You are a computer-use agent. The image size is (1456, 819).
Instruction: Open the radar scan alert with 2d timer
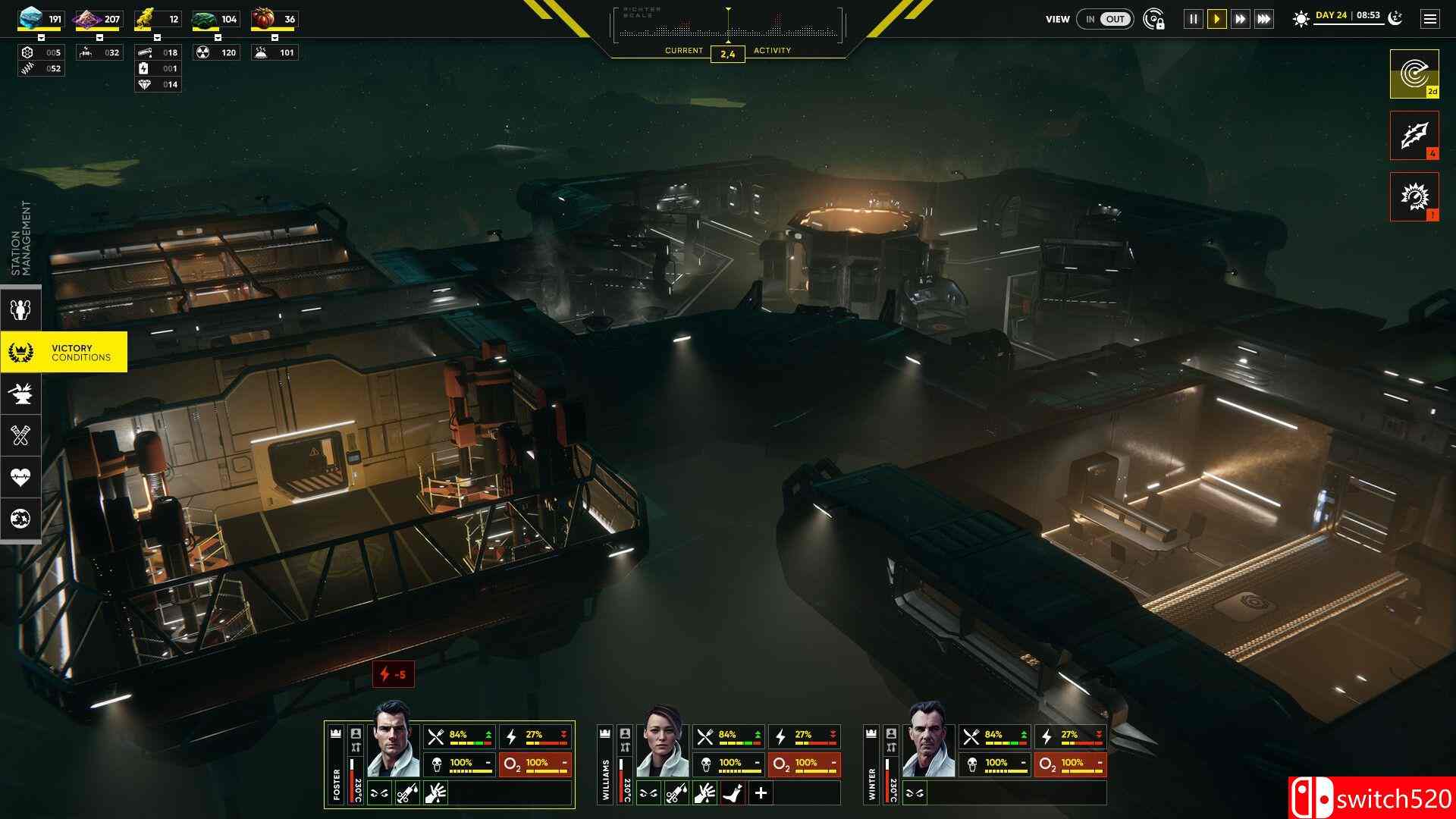point(1414,74)
